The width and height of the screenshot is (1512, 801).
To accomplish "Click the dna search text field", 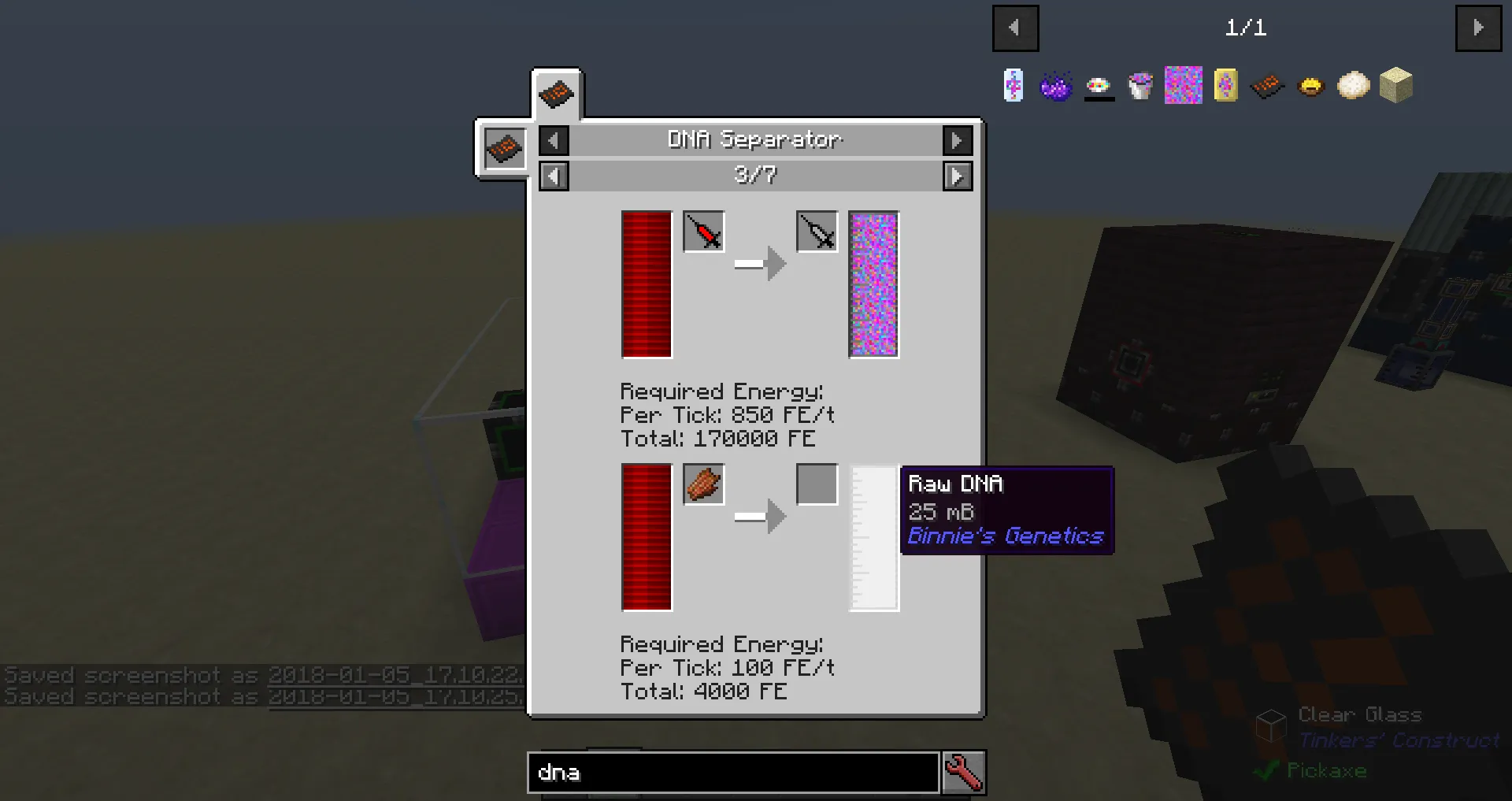I will click(731, 773).
